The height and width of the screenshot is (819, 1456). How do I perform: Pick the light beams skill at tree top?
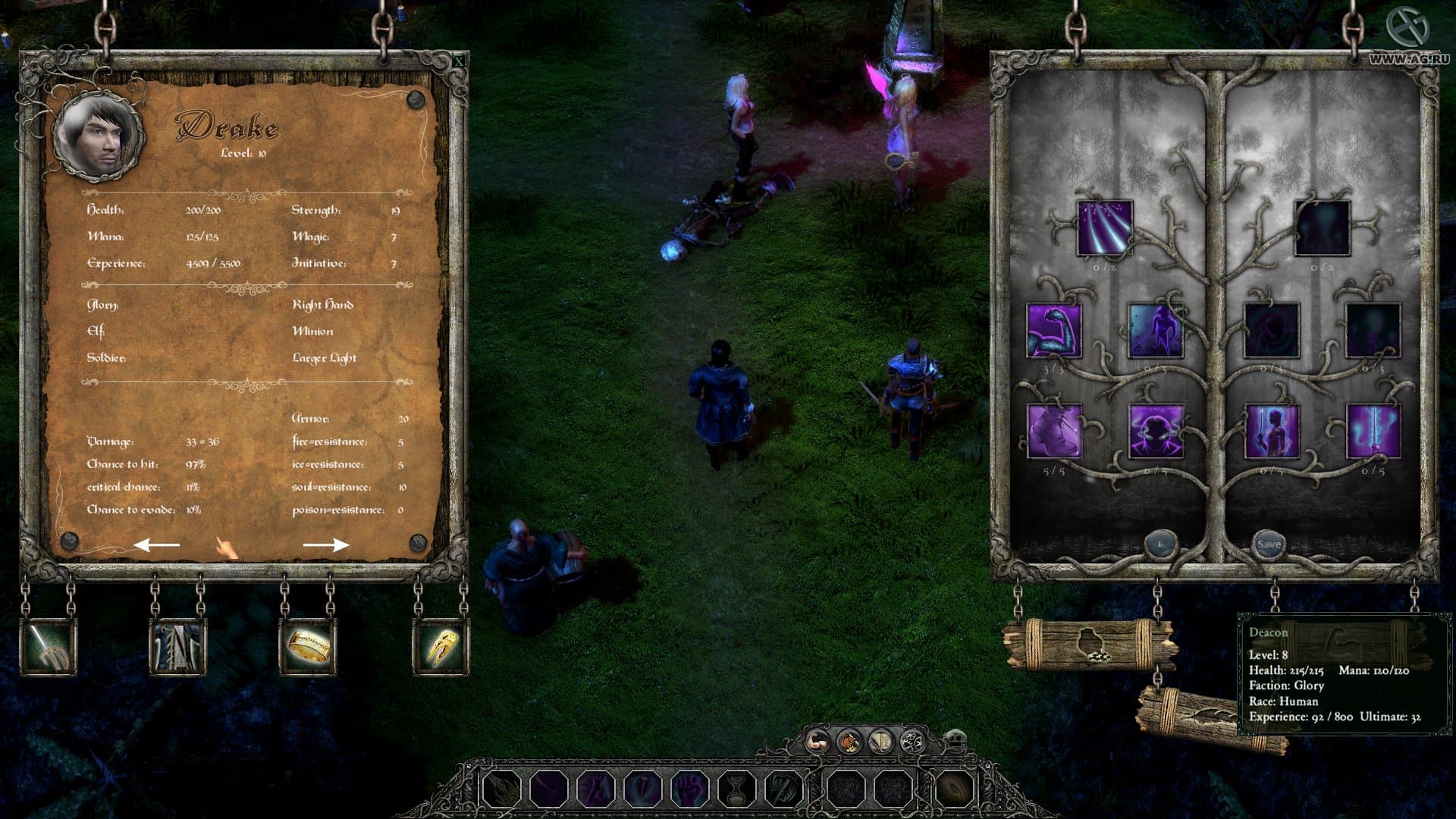[1105, 228]
